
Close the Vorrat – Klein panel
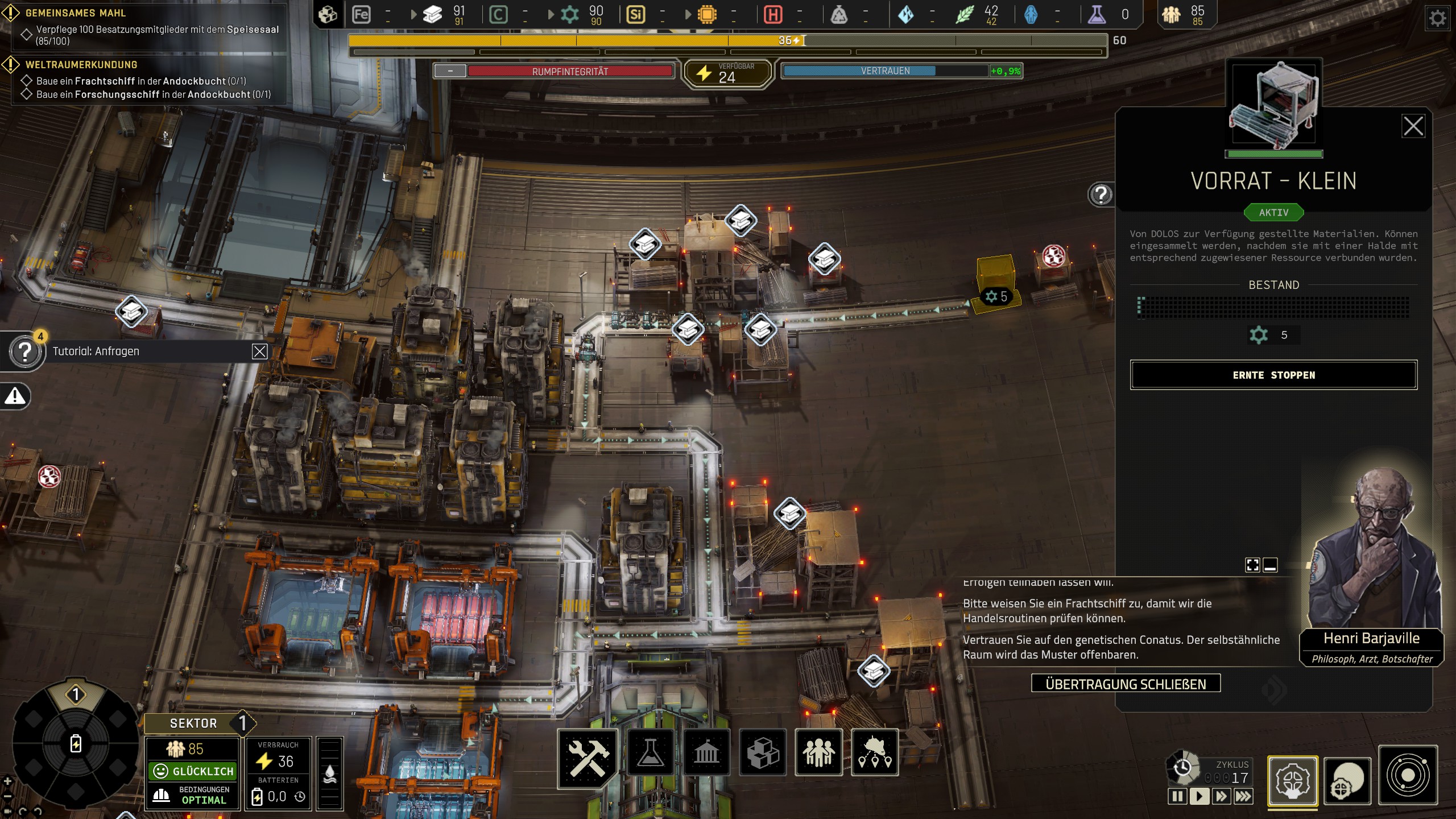1413,126
